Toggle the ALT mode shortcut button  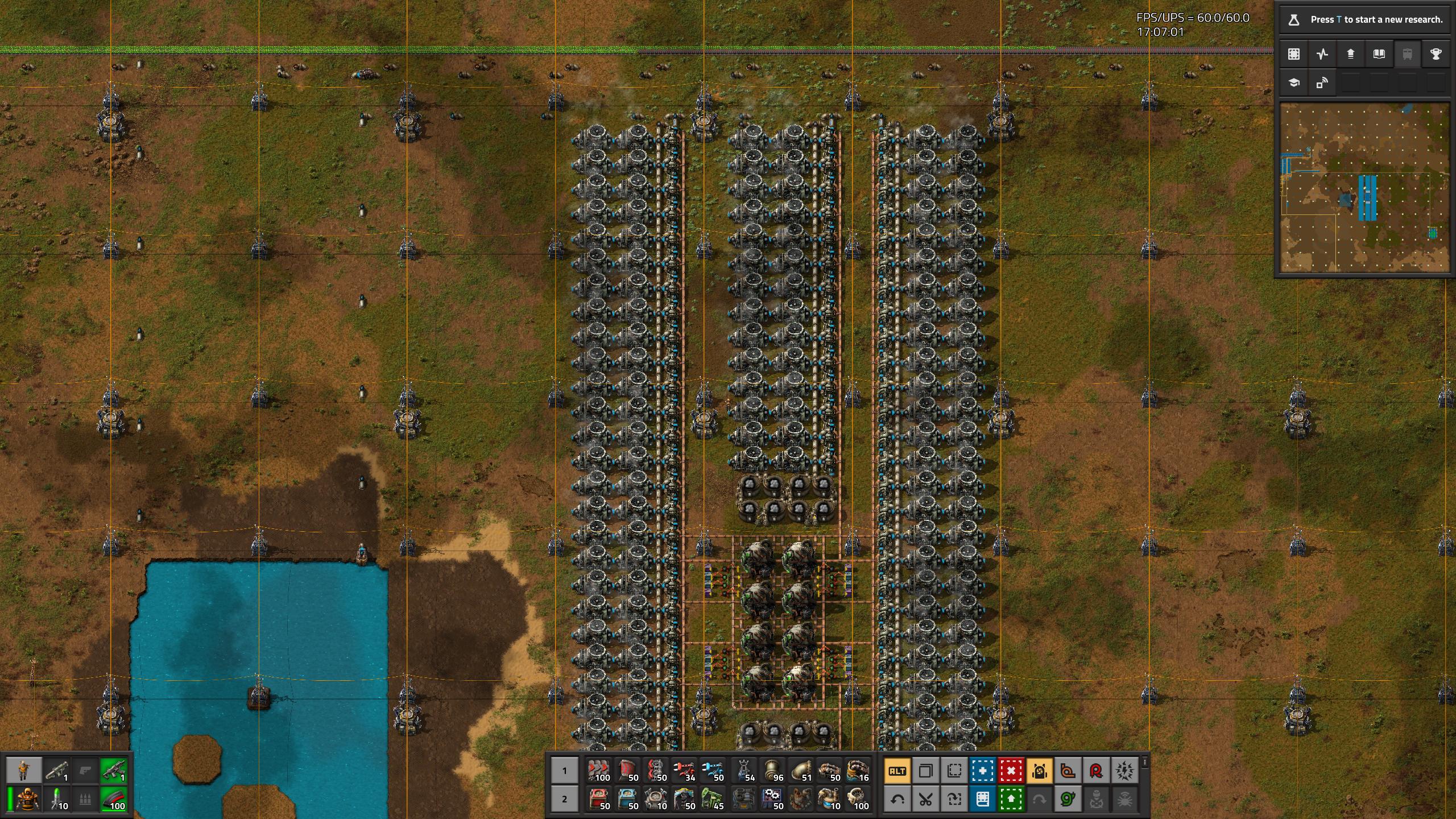(x=897, y=771)
